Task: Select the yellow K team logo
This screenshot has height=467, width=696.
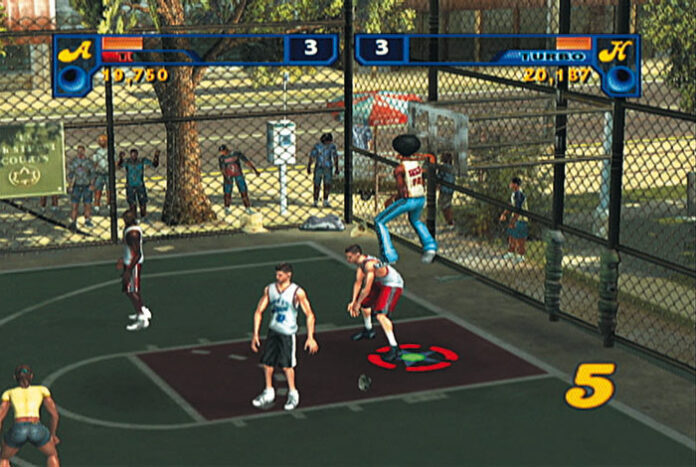Action: [x=617, y=51]
